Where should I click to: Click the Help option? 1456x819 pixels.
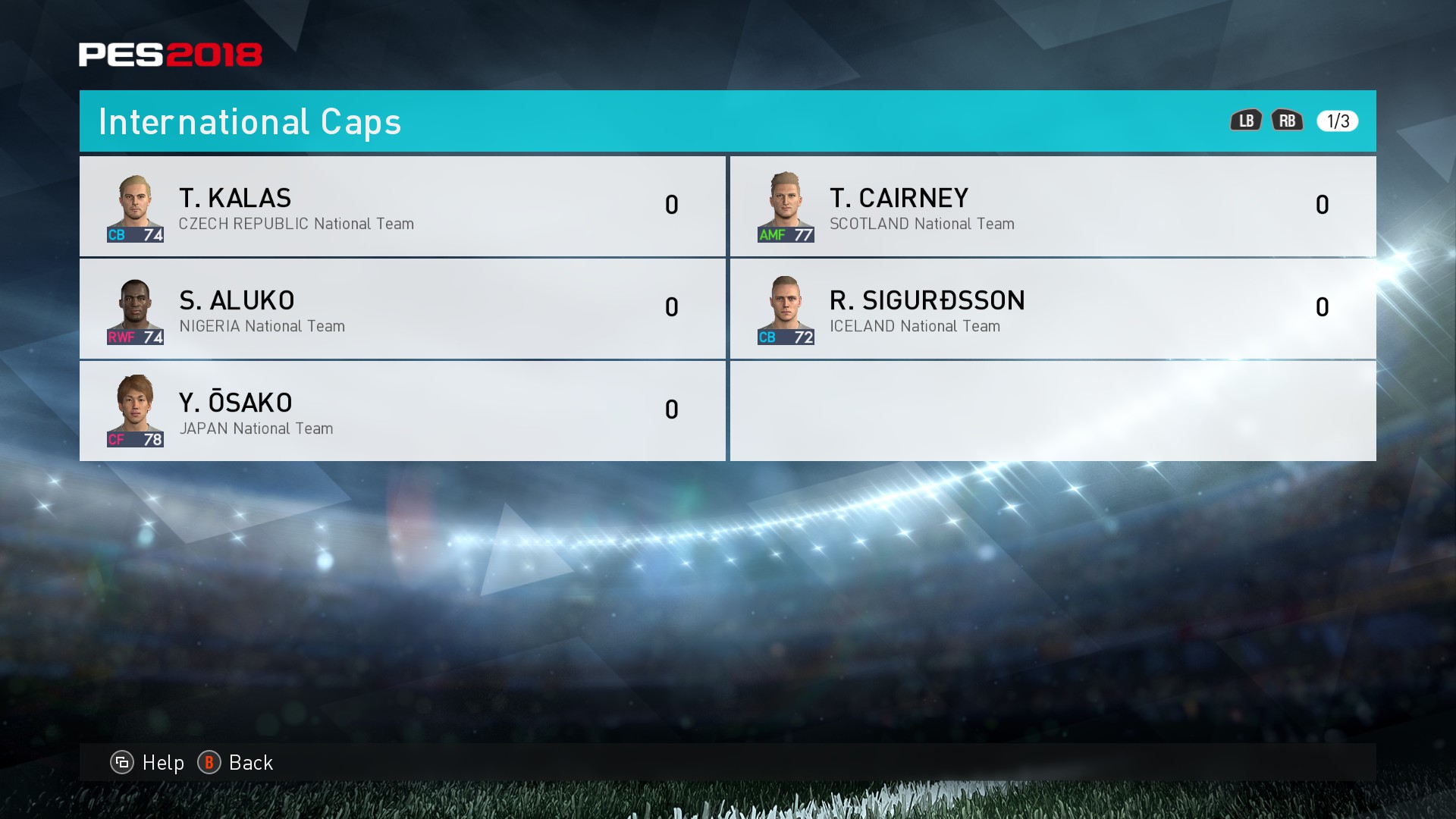coord(149,762)
